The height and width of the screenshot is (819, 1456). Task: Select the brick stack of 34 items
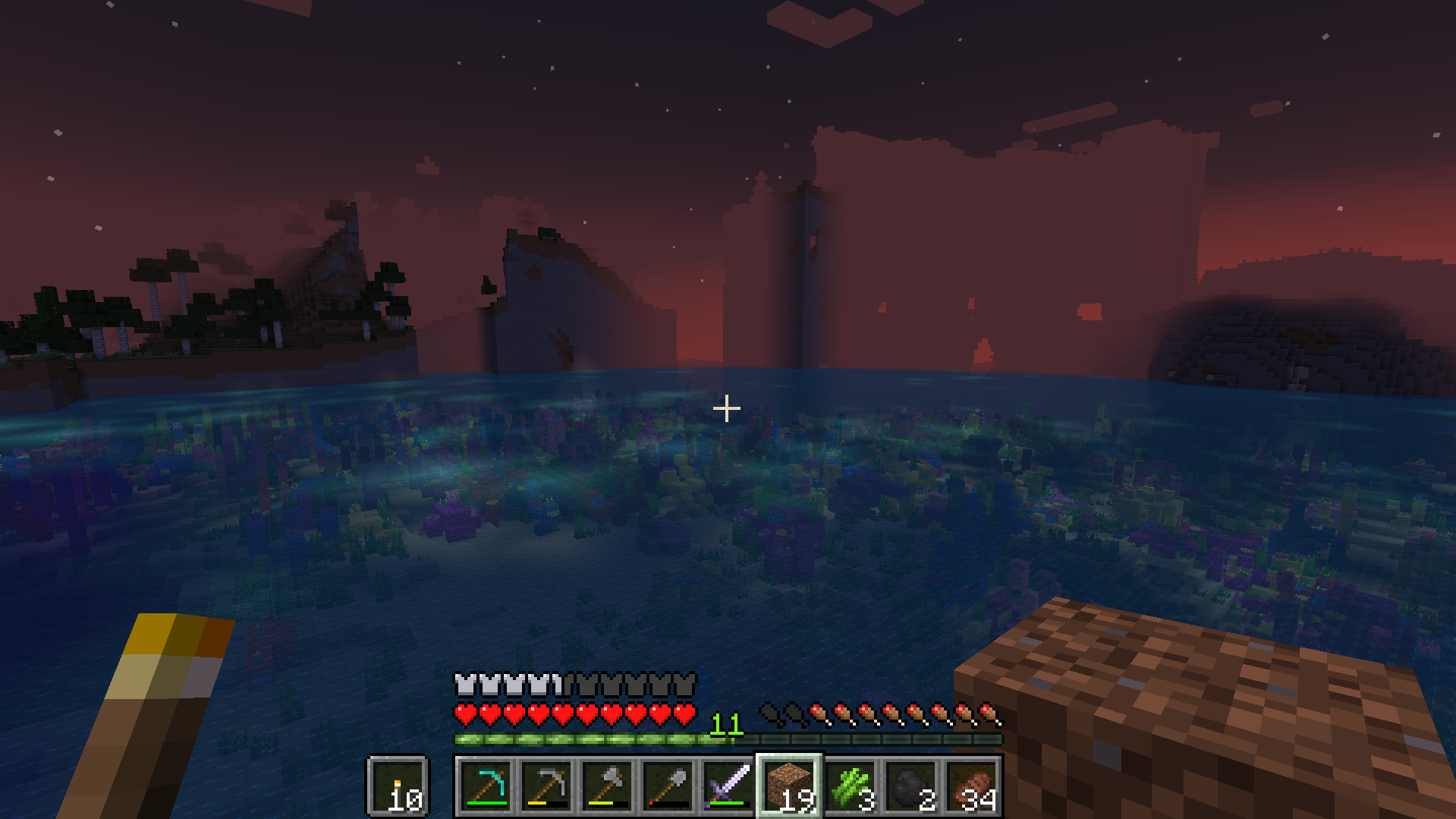coord(971,787)
